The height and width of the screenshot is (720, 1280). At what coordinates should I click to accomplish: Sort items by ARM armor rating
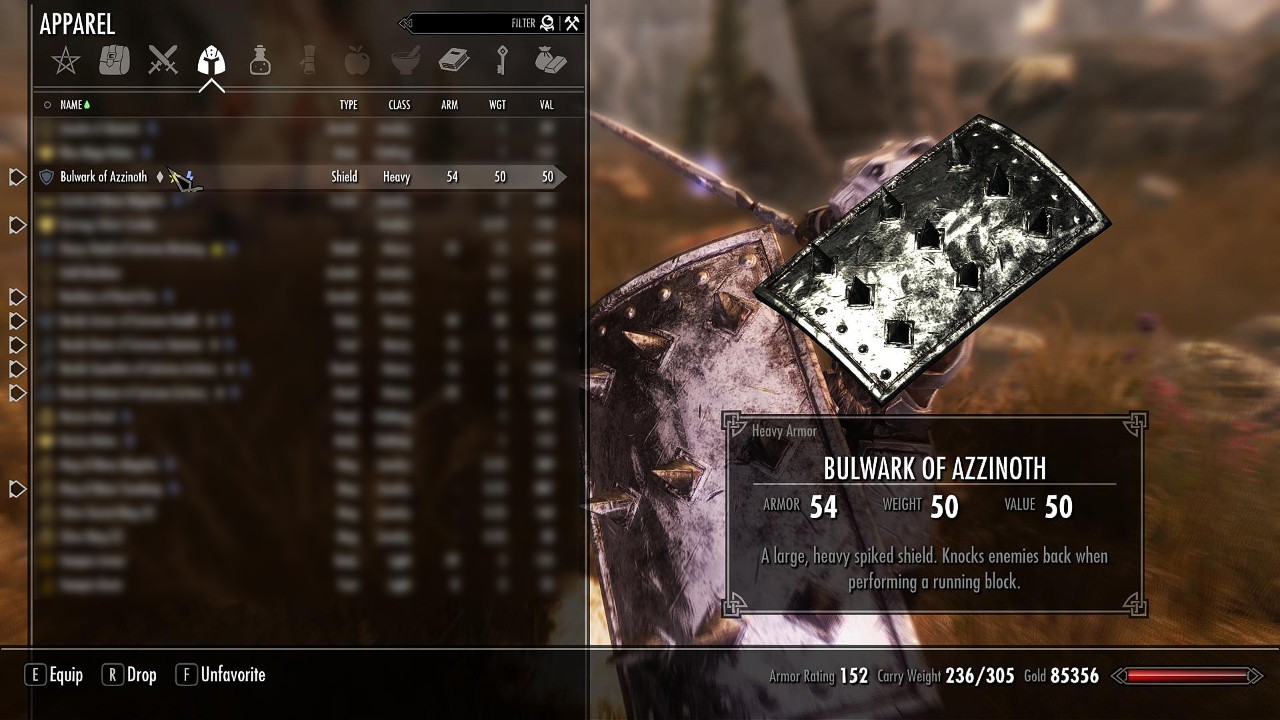pos(450,105)
